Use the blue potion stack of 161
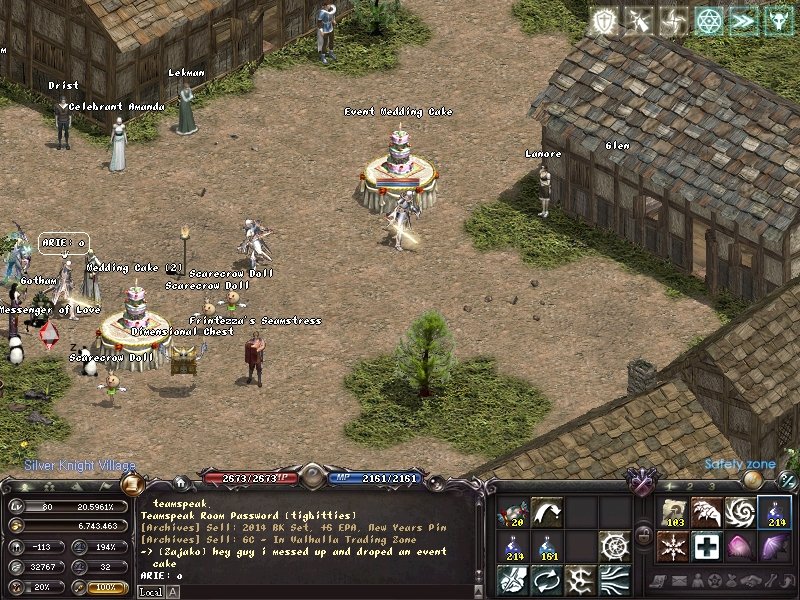The height and width of the screenshot is (600, 800). coord(547,546)
